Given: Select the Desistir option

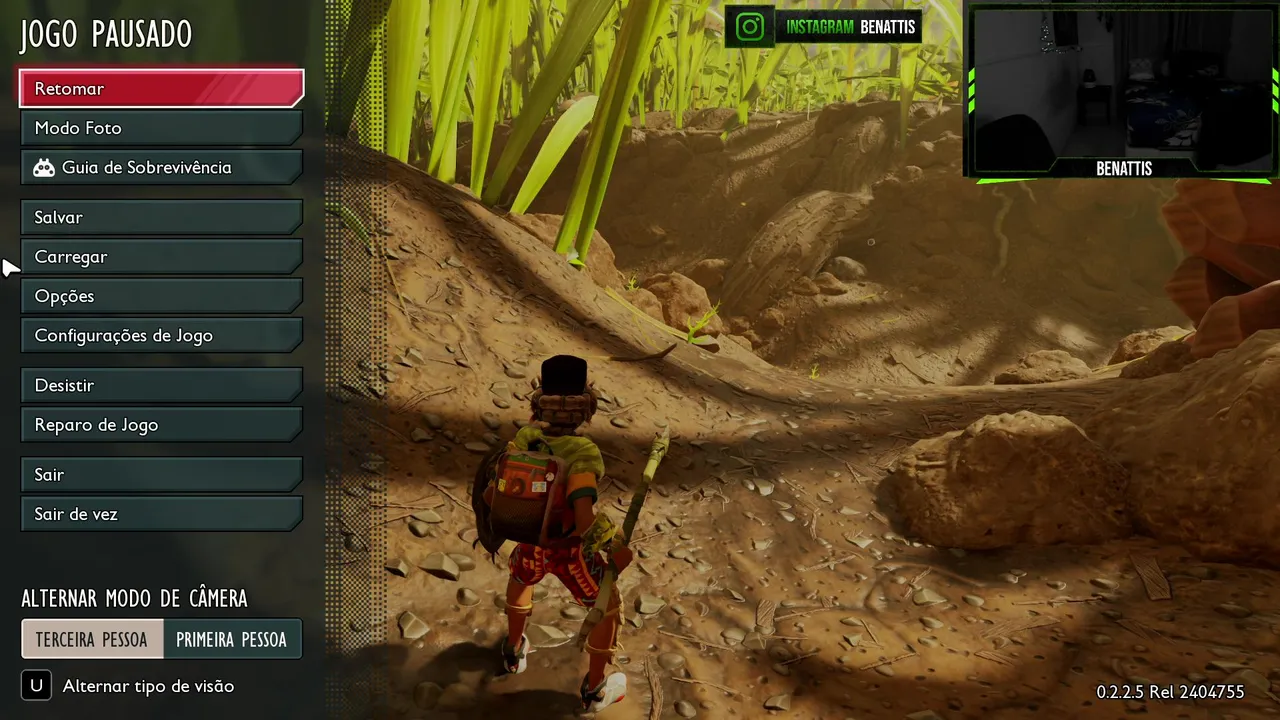Looking at the screenshot, I should [161, 385].
